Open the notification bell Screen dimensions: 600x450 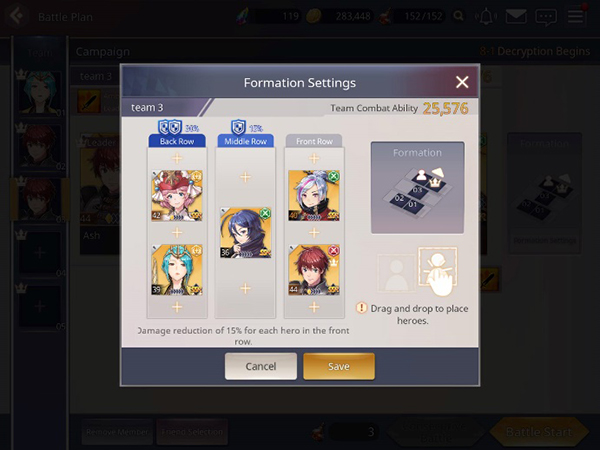[487, 16]
